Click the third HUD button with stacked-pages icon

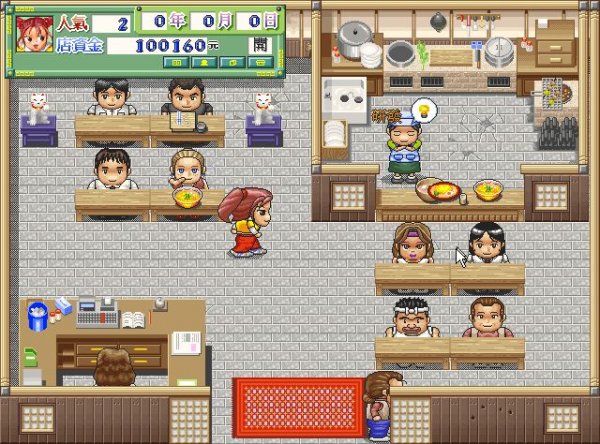coord(233,63)
